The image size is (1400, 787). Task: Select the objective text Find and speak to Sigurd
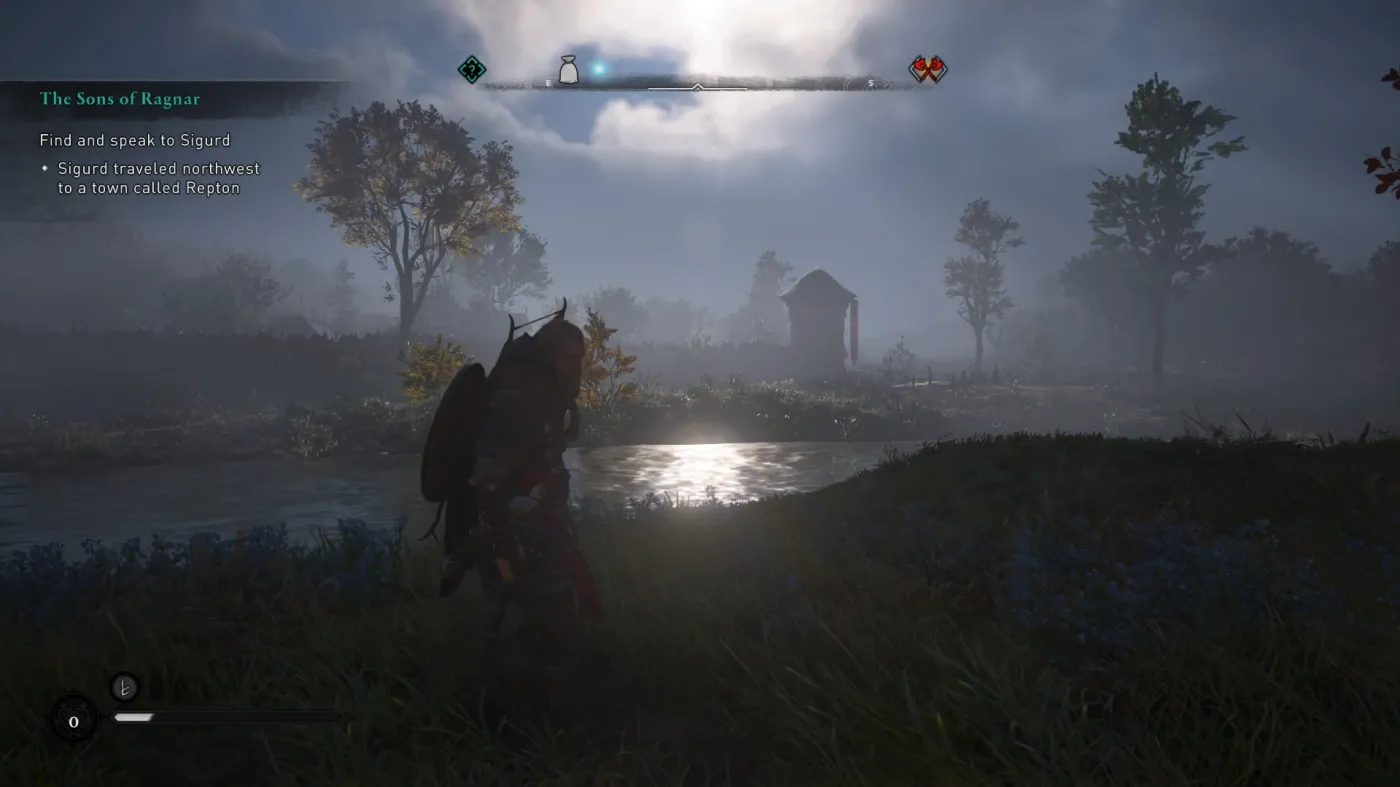[134, 140]
